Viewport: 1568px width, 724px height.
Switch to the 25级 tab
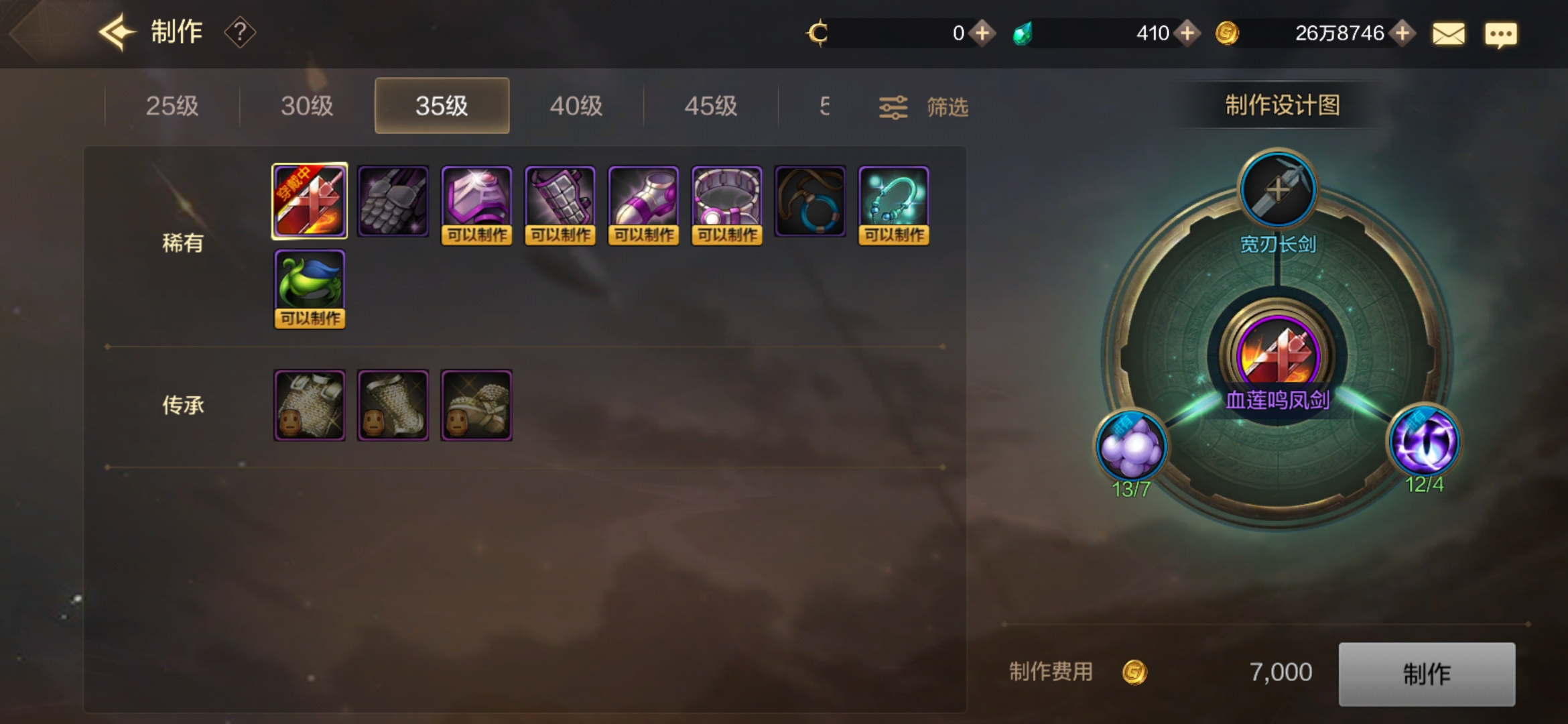coord(172,105)
